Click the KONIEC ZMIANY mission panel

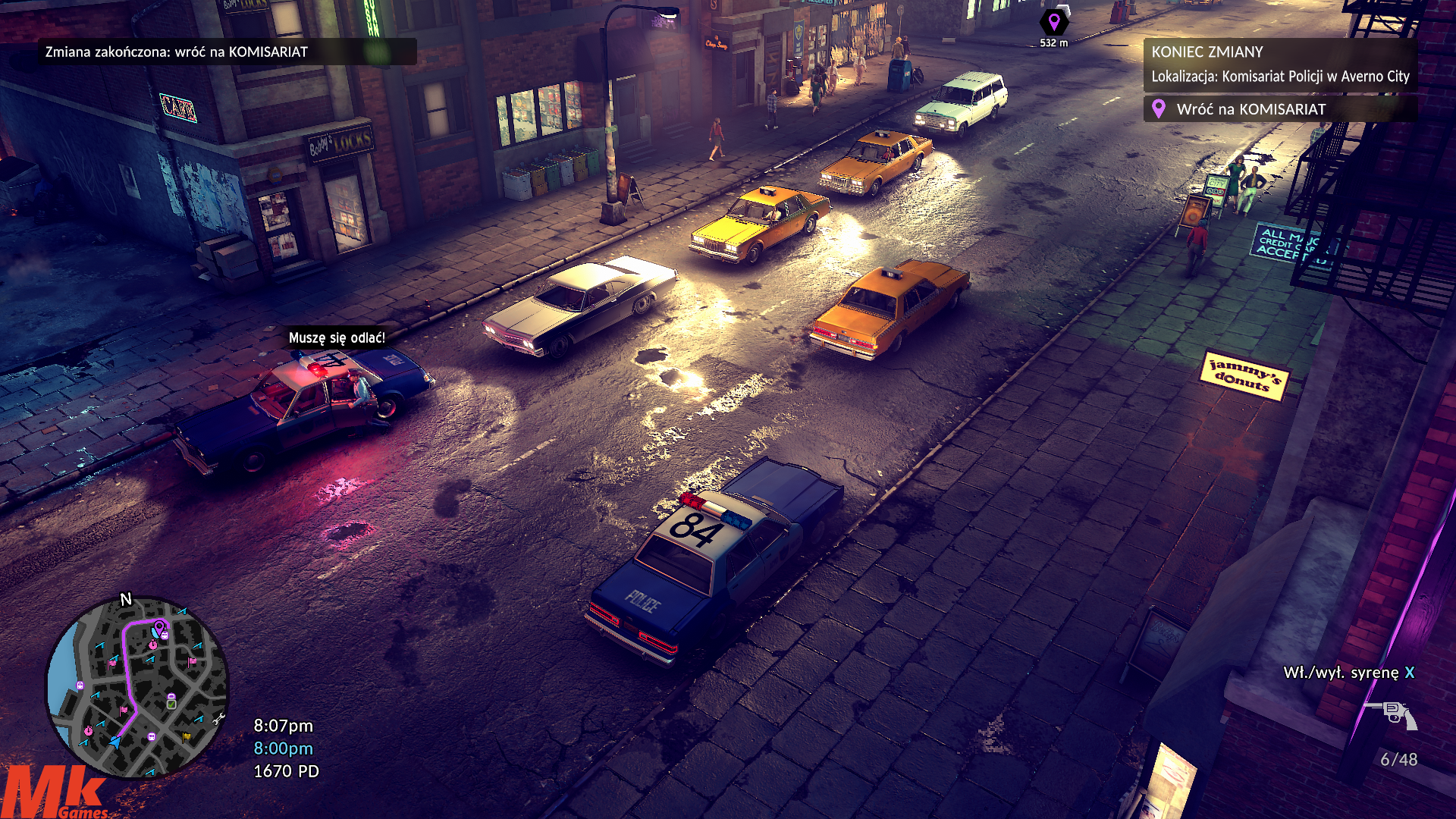coord(1279,64)
